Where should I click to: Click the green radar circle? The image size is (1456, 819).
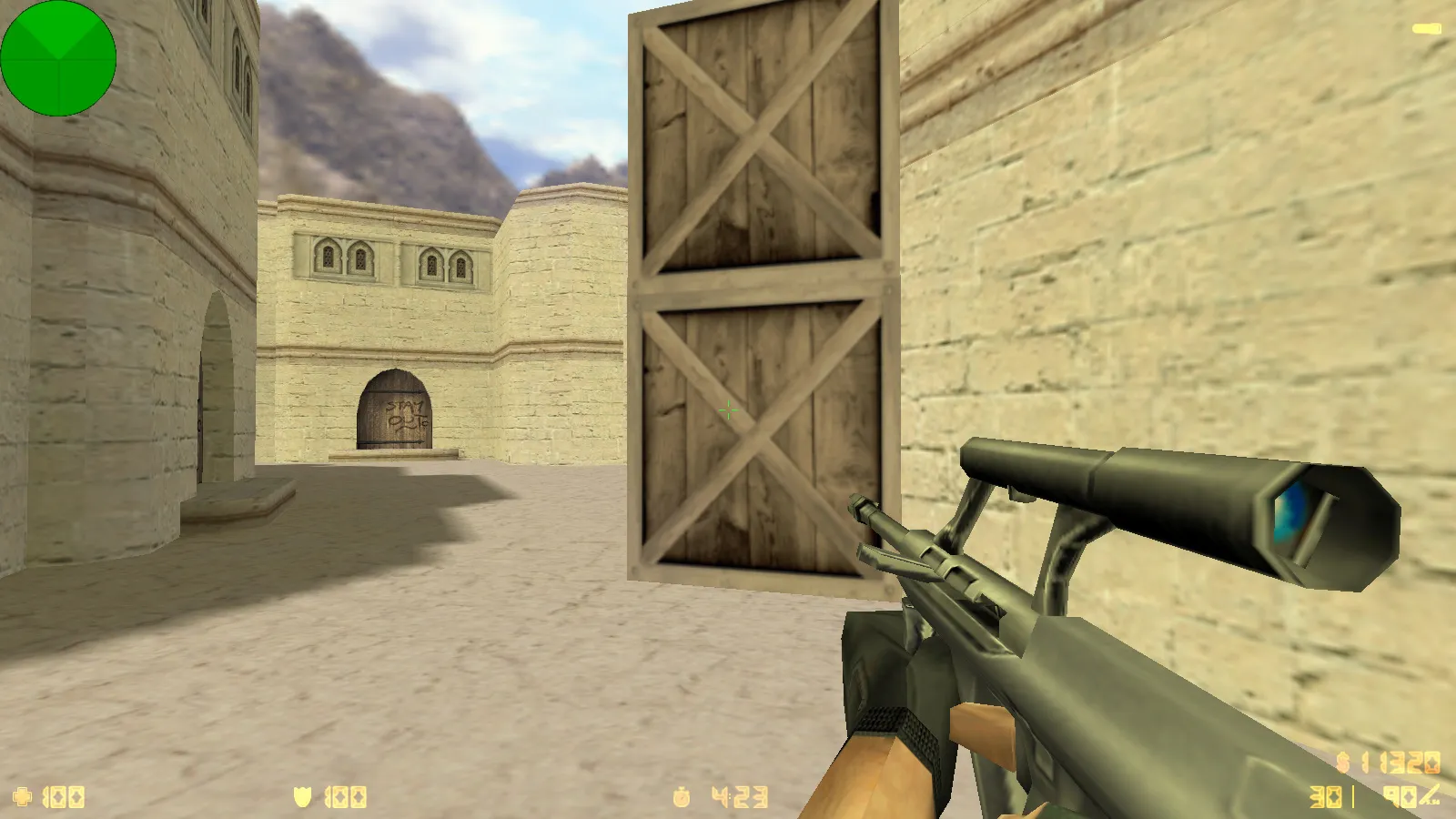(x=59, y=57)
